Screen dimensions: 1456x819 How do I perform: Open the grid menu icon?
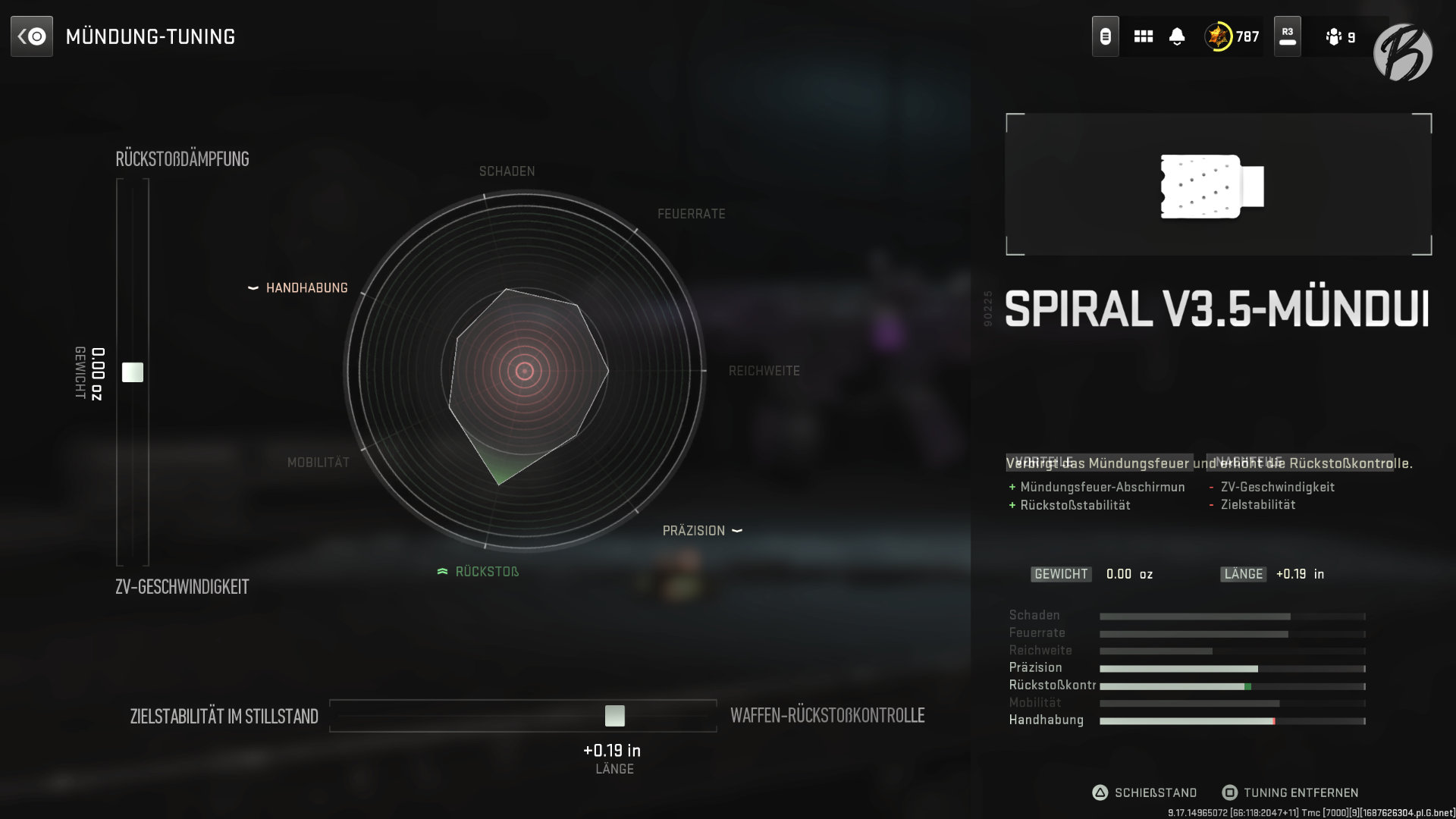click(x=1143, y=36)
